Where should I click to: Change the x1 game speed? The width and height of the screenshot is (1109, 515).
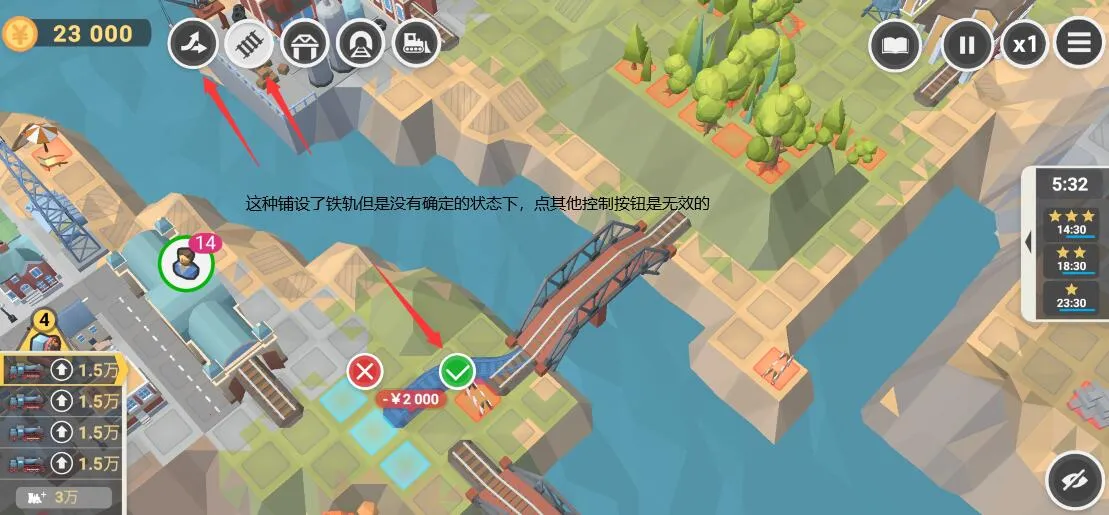(x=1025, y=45)
